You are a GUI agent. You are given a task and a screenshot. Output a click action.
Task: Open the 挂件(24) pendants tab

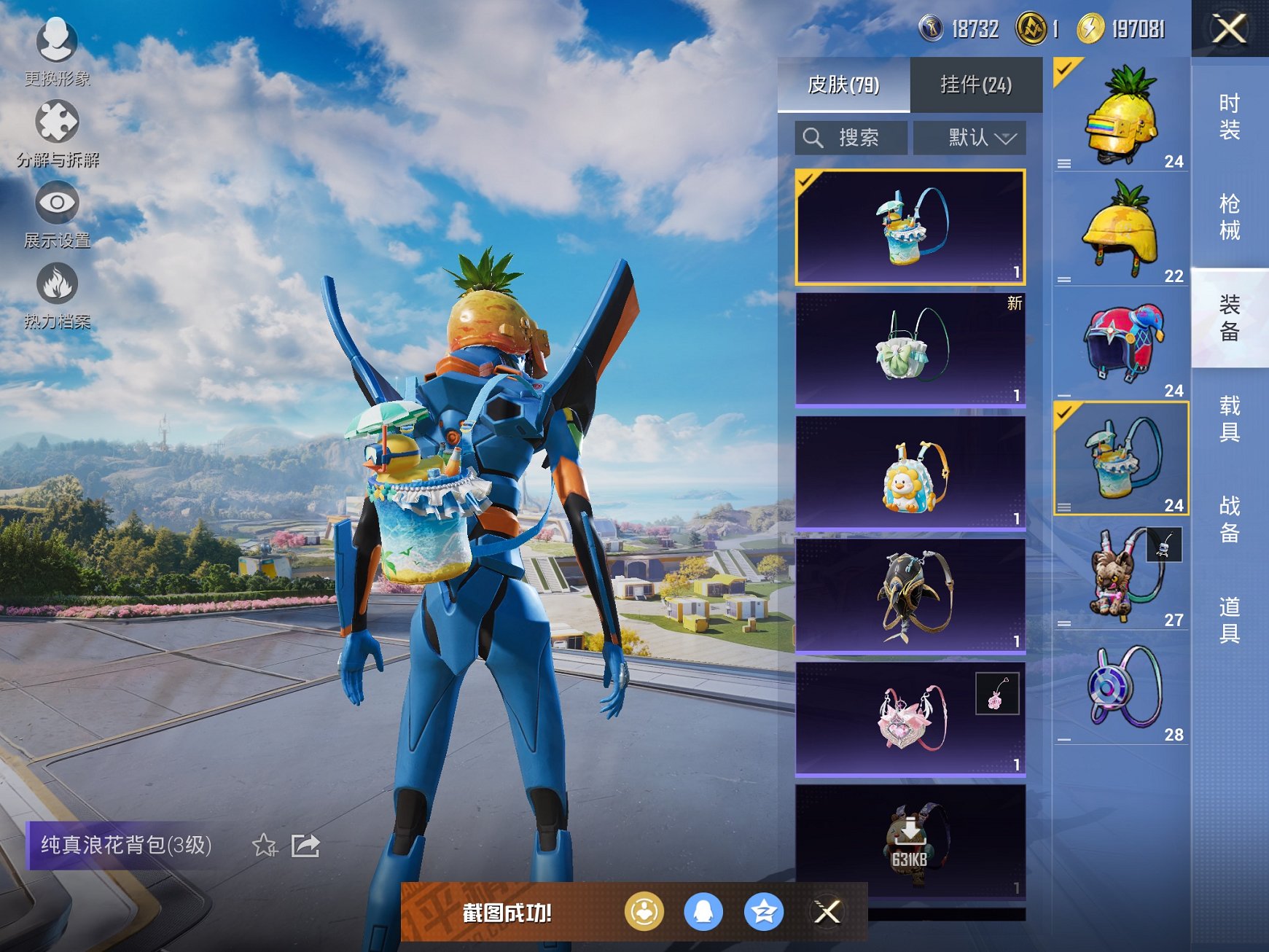(x=975, y=85)
